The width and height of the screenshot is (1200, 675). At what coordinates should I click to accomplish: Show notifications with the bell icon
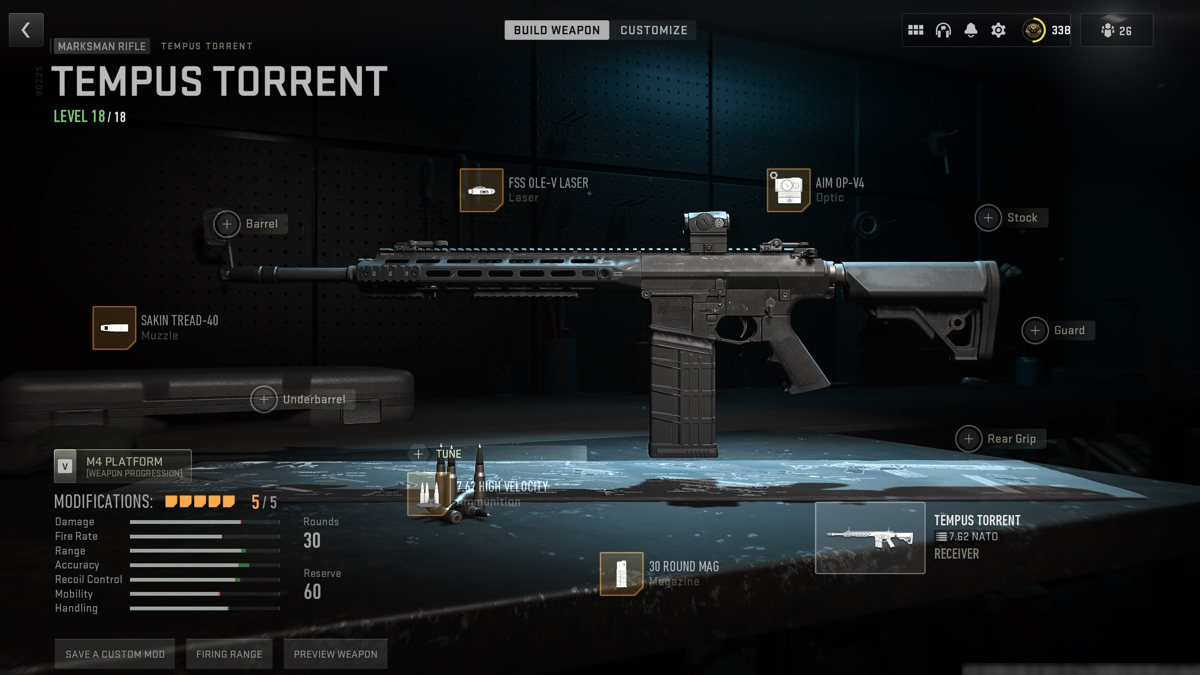[x=971, y=30]
